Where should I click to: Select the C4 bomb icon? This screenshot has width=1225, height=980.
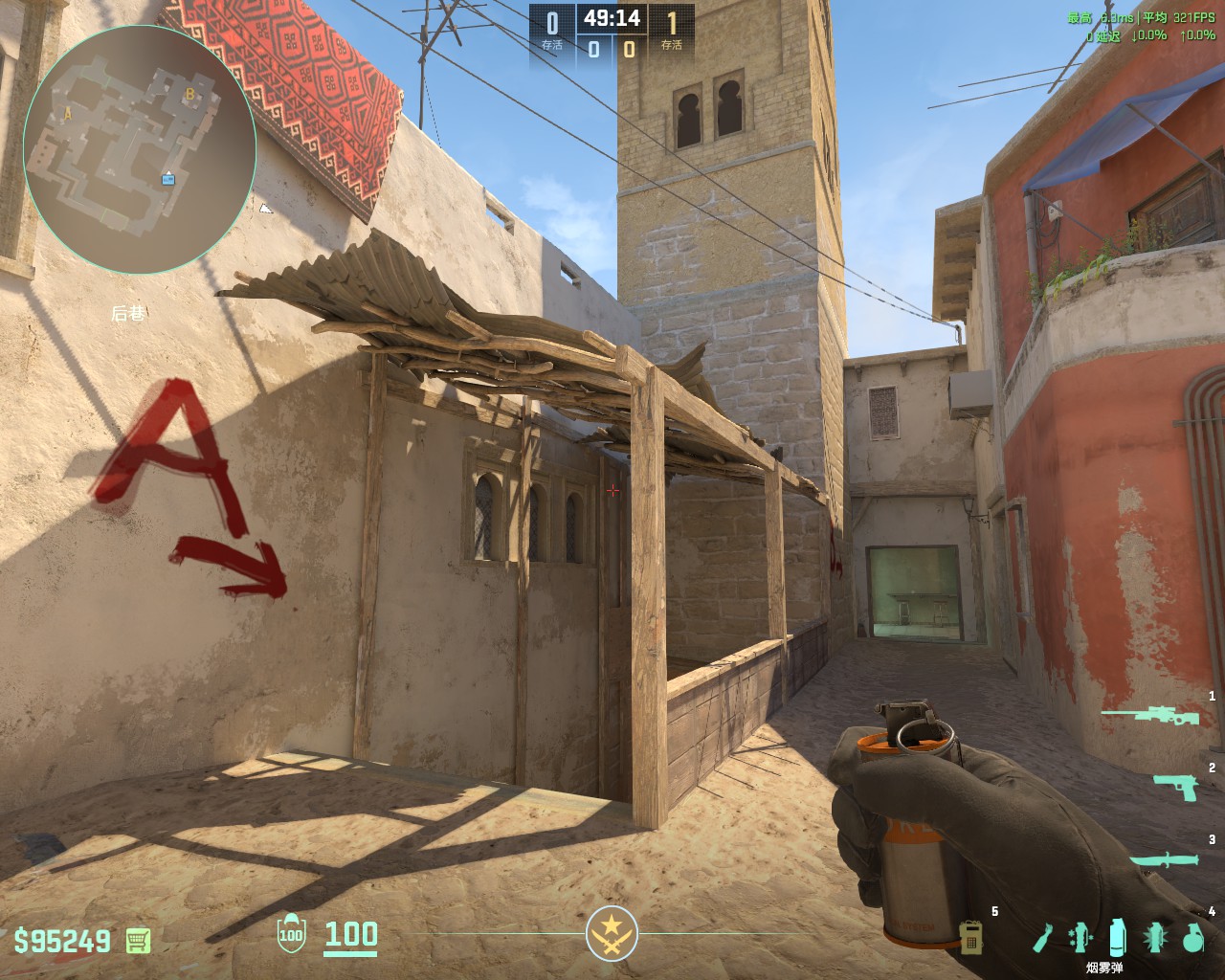pos(971,937)
